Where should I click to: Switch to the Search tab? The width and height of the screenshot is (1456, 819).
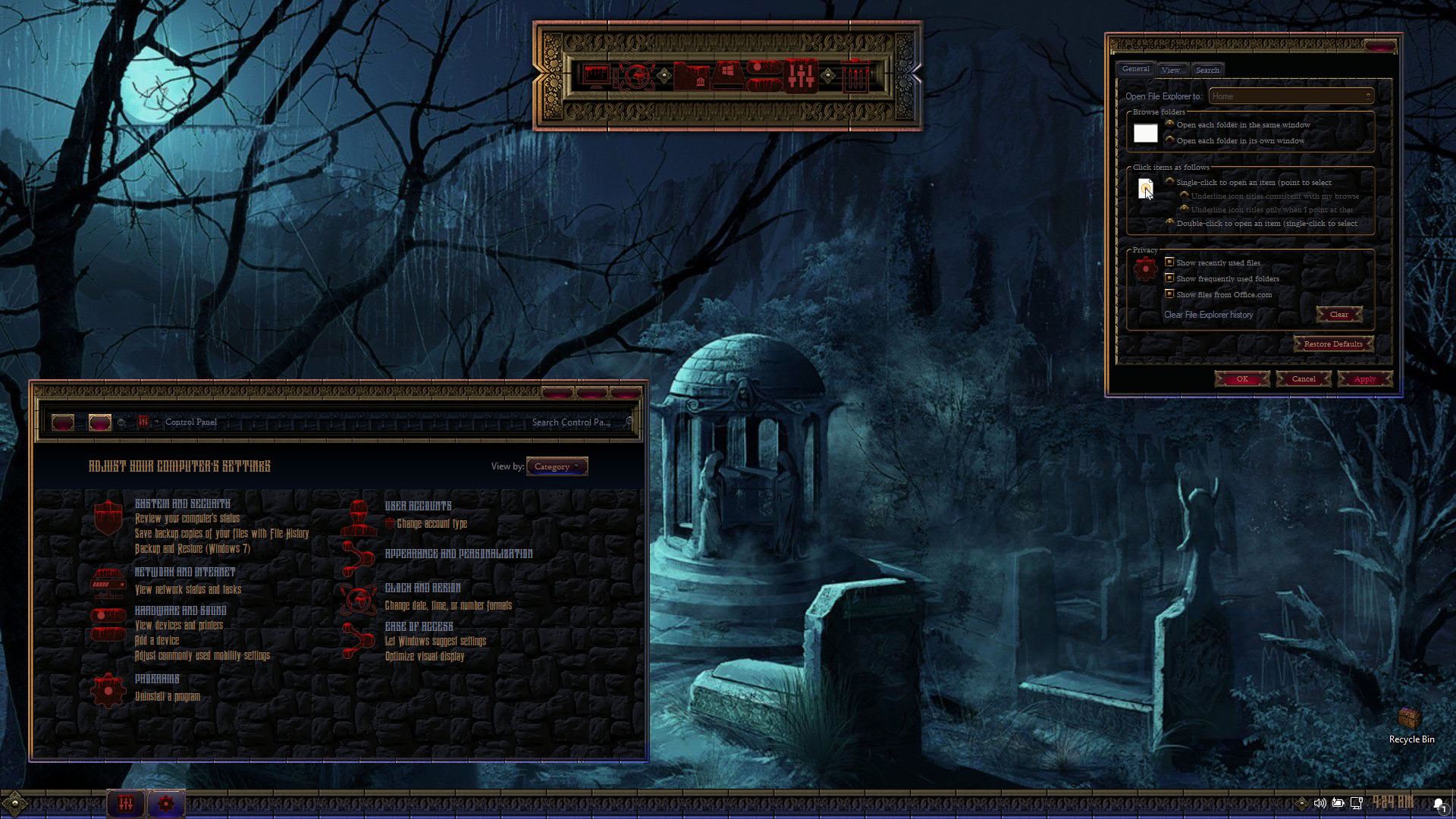tap(1207, 70)
